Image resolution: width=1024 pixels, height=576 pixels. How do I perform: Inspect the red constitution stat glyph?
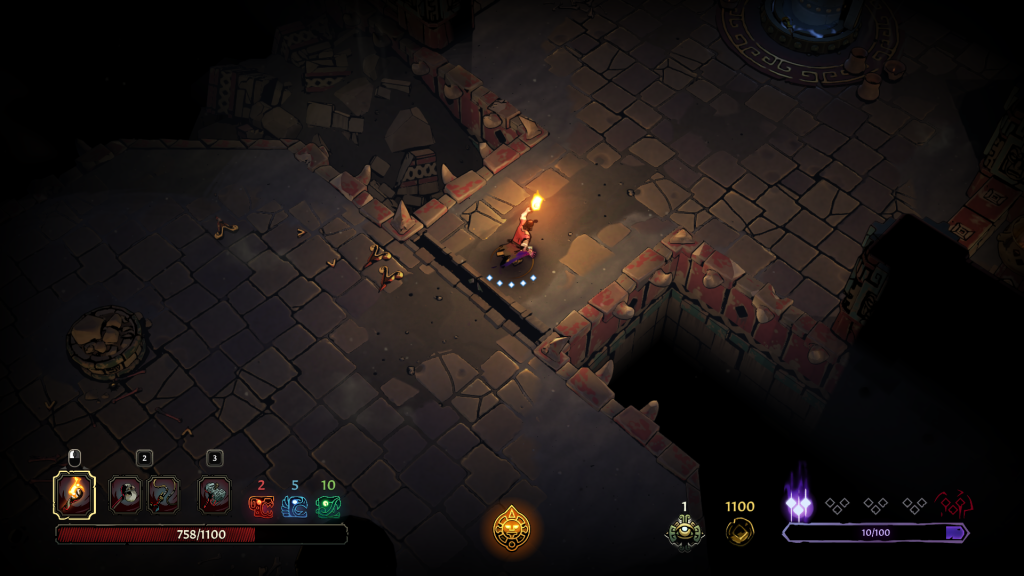click(261, 506)
